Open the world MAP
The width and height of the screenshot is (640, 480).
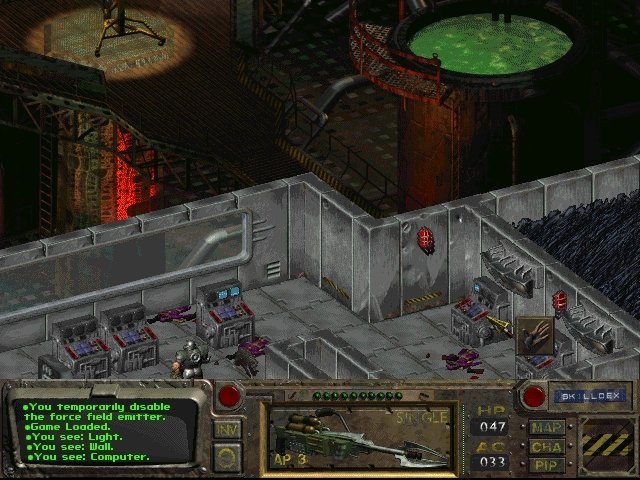click(x=546, y=428)
